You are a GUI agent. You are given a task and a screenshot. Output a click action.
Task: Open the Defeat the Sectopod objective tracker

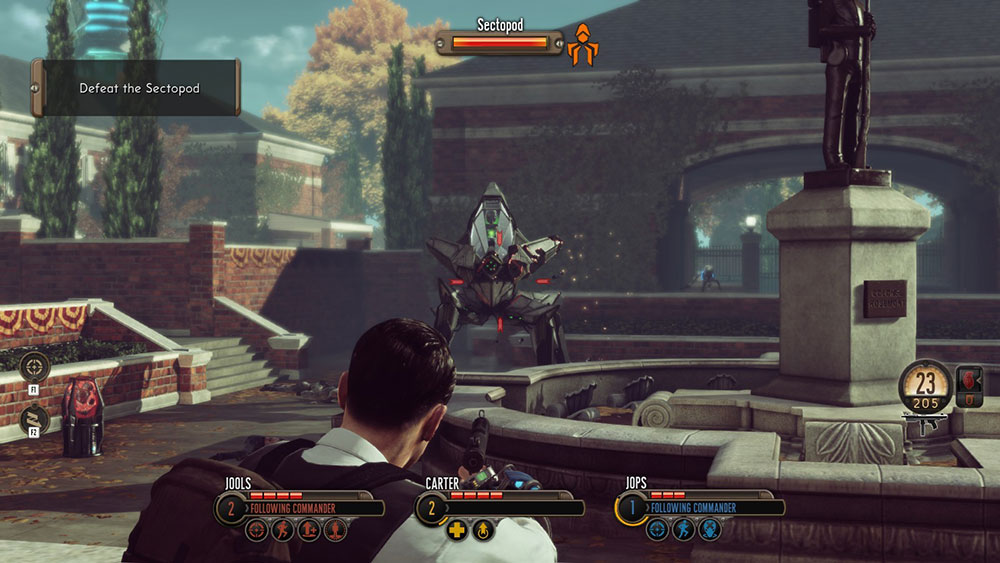(x=137, y=88)
